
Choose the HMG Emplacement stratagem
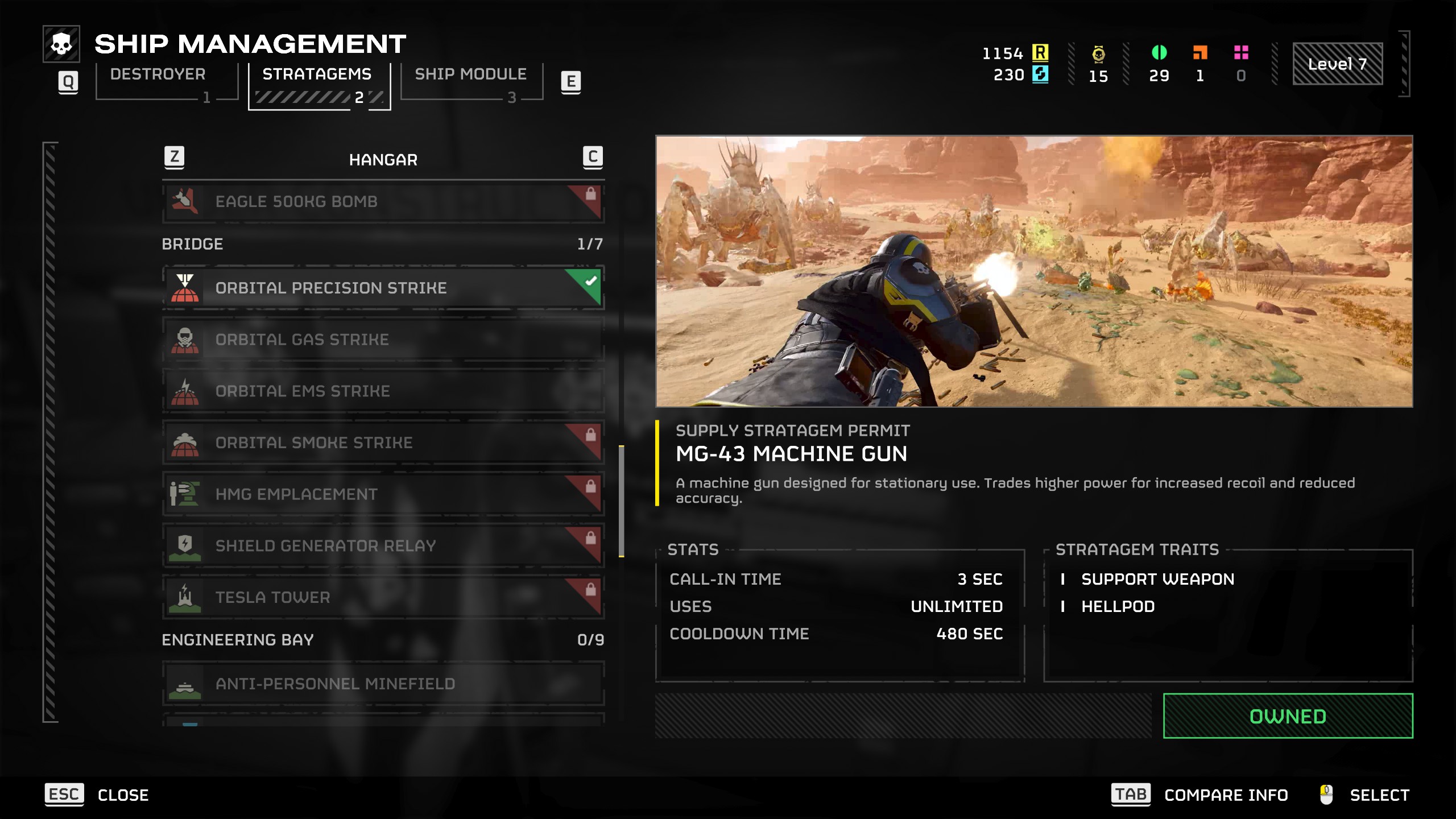383,494
